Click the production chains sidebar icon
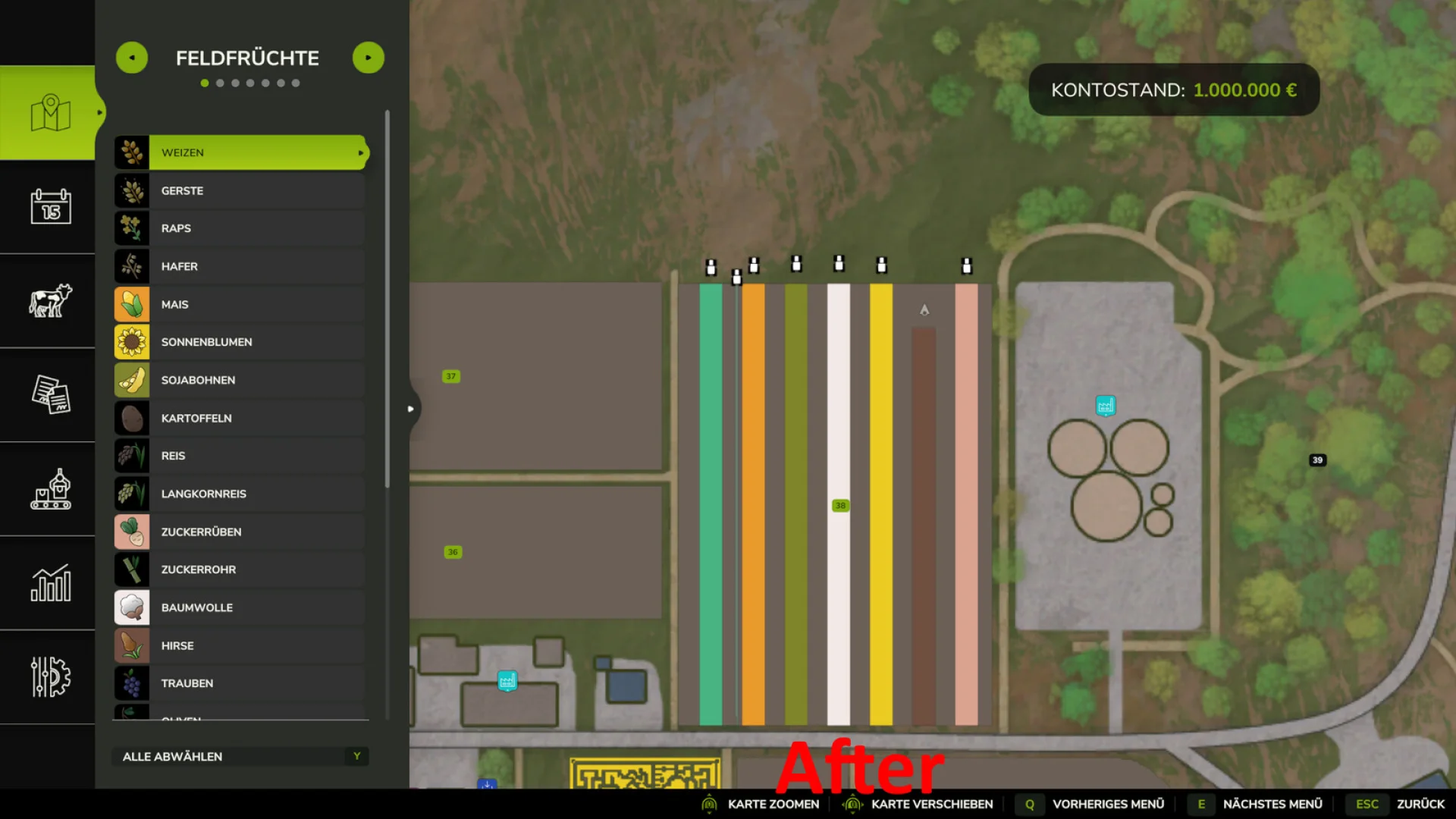1456x819 pixels. click(49, 491)
